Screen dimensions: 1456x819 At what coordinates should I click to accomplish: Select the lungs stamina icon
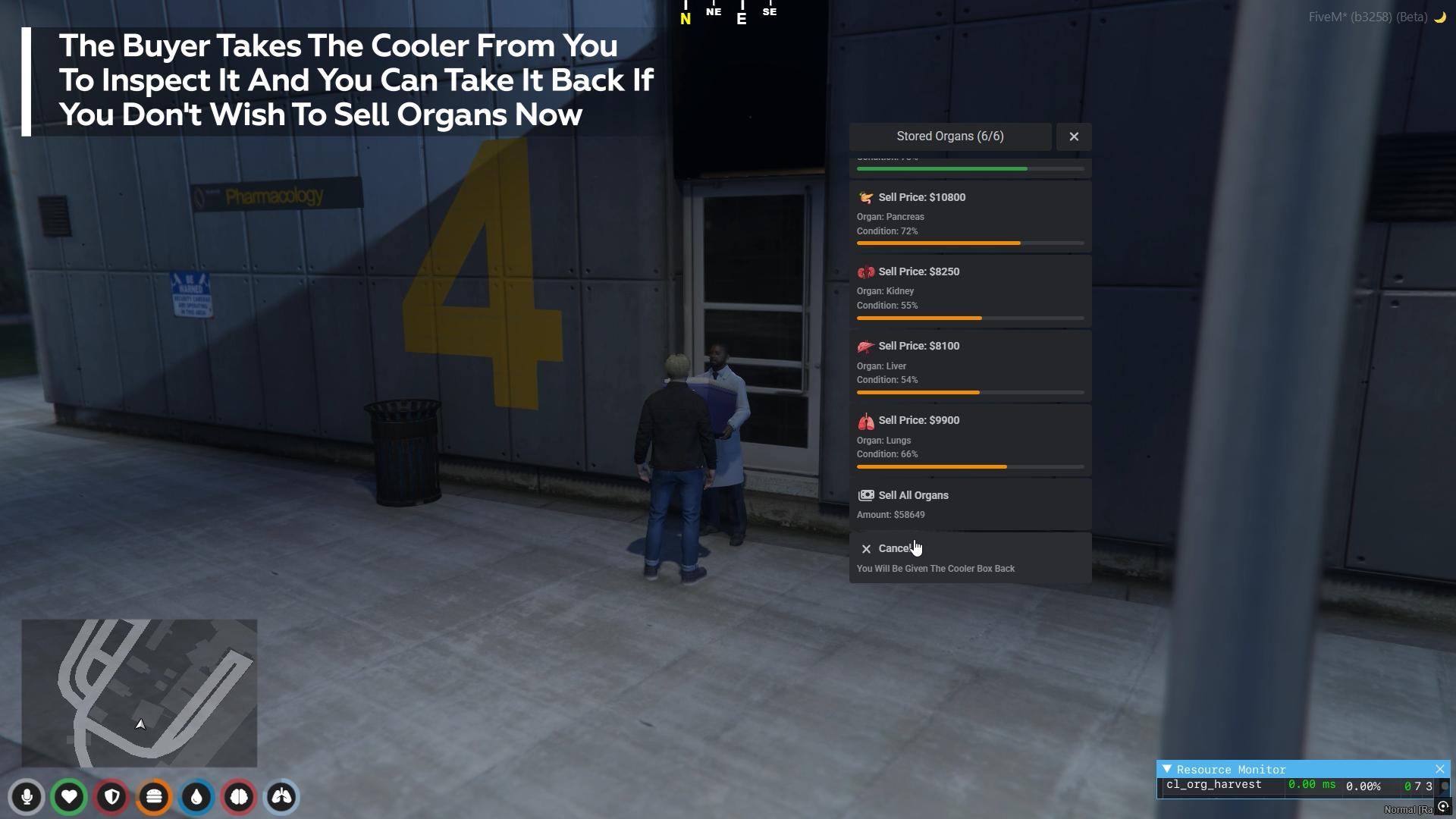pyautogui.click(x=280, y=797)
